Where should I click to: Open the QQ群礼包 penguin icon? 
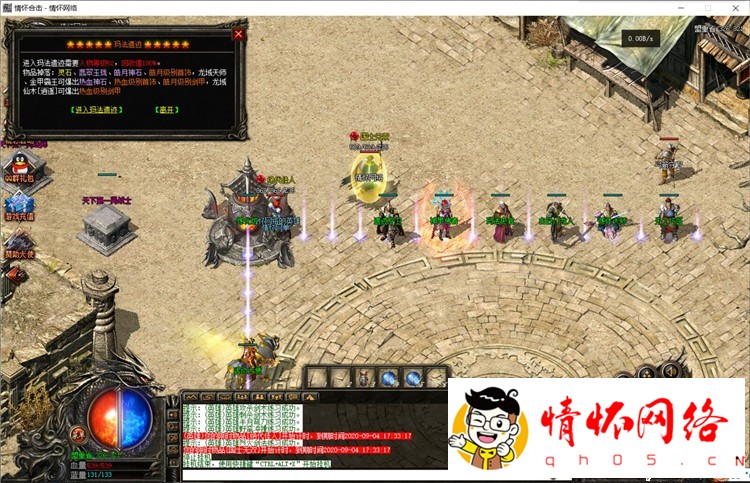tap(17, 164)
